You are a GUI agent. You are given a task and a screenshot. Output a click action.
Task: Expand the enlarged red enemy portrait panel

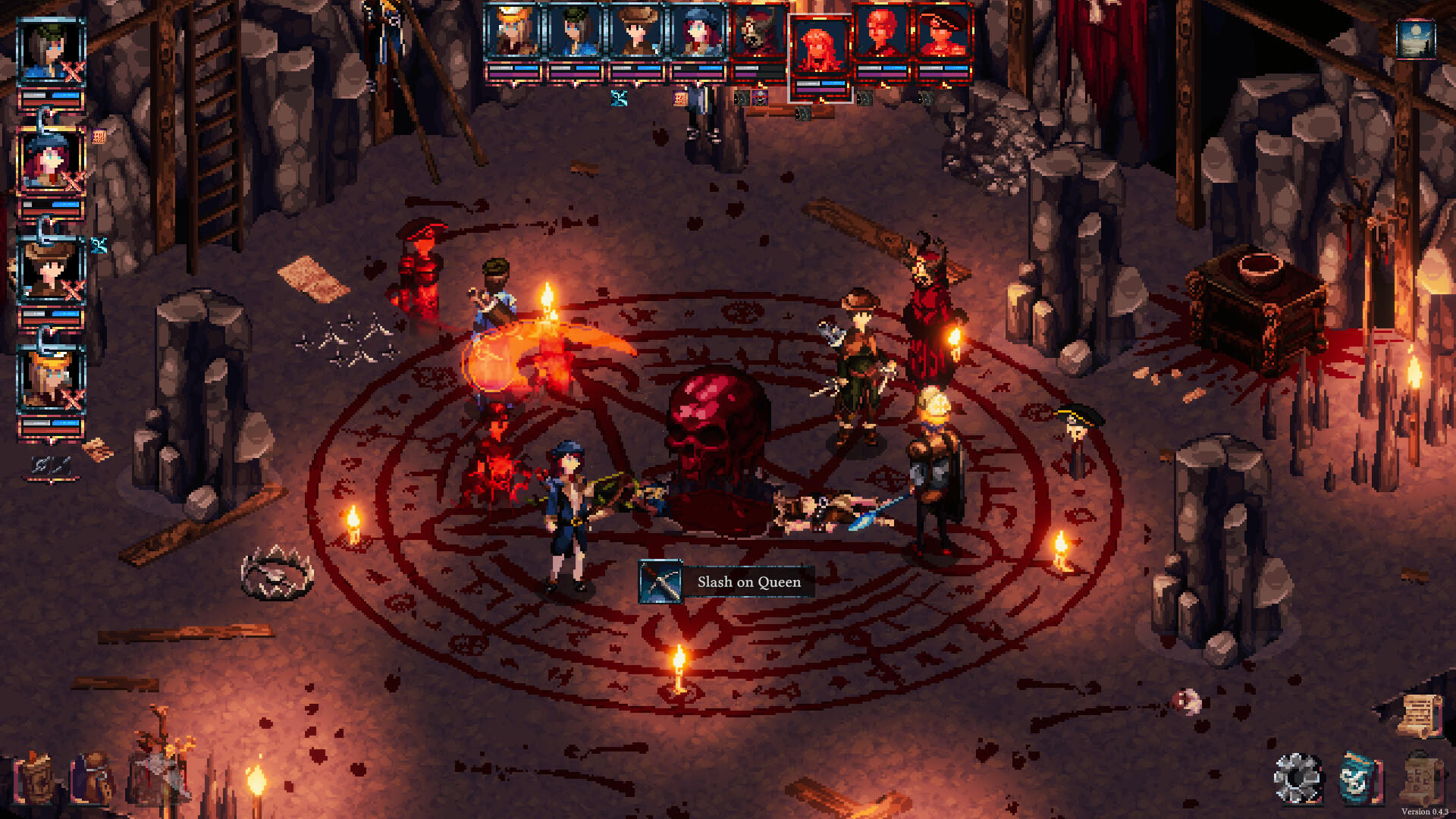coord(817,47)
